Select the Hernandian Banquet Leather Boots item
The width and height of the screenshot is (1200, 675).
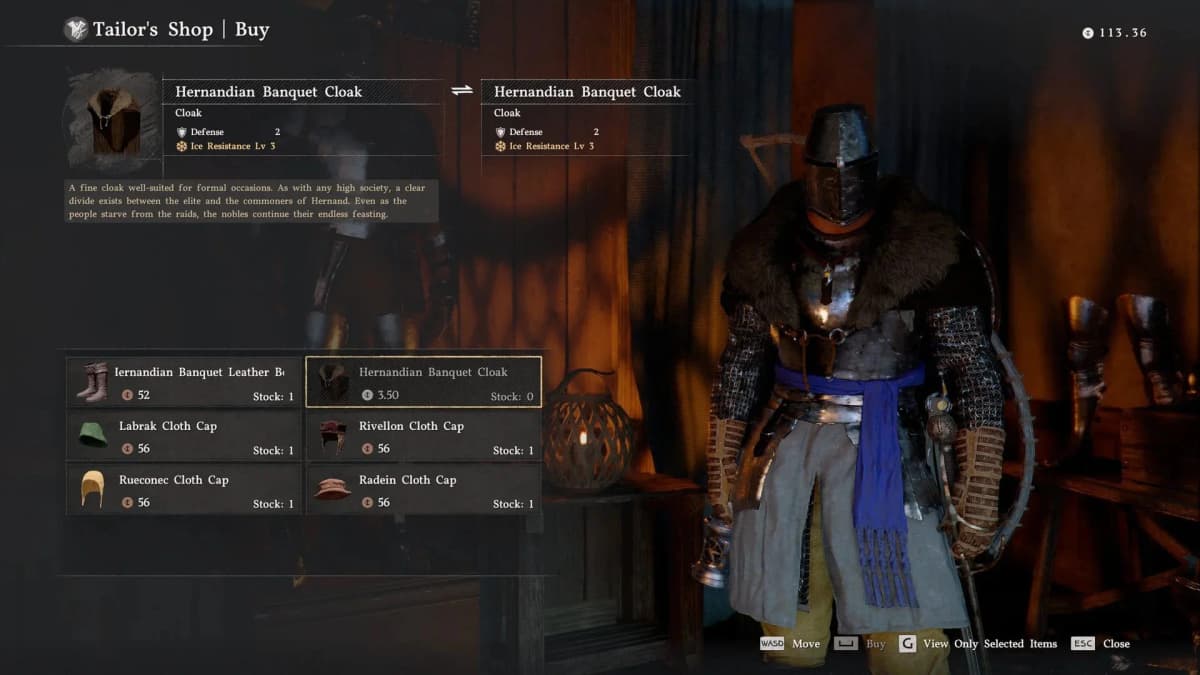click(184, 382)
